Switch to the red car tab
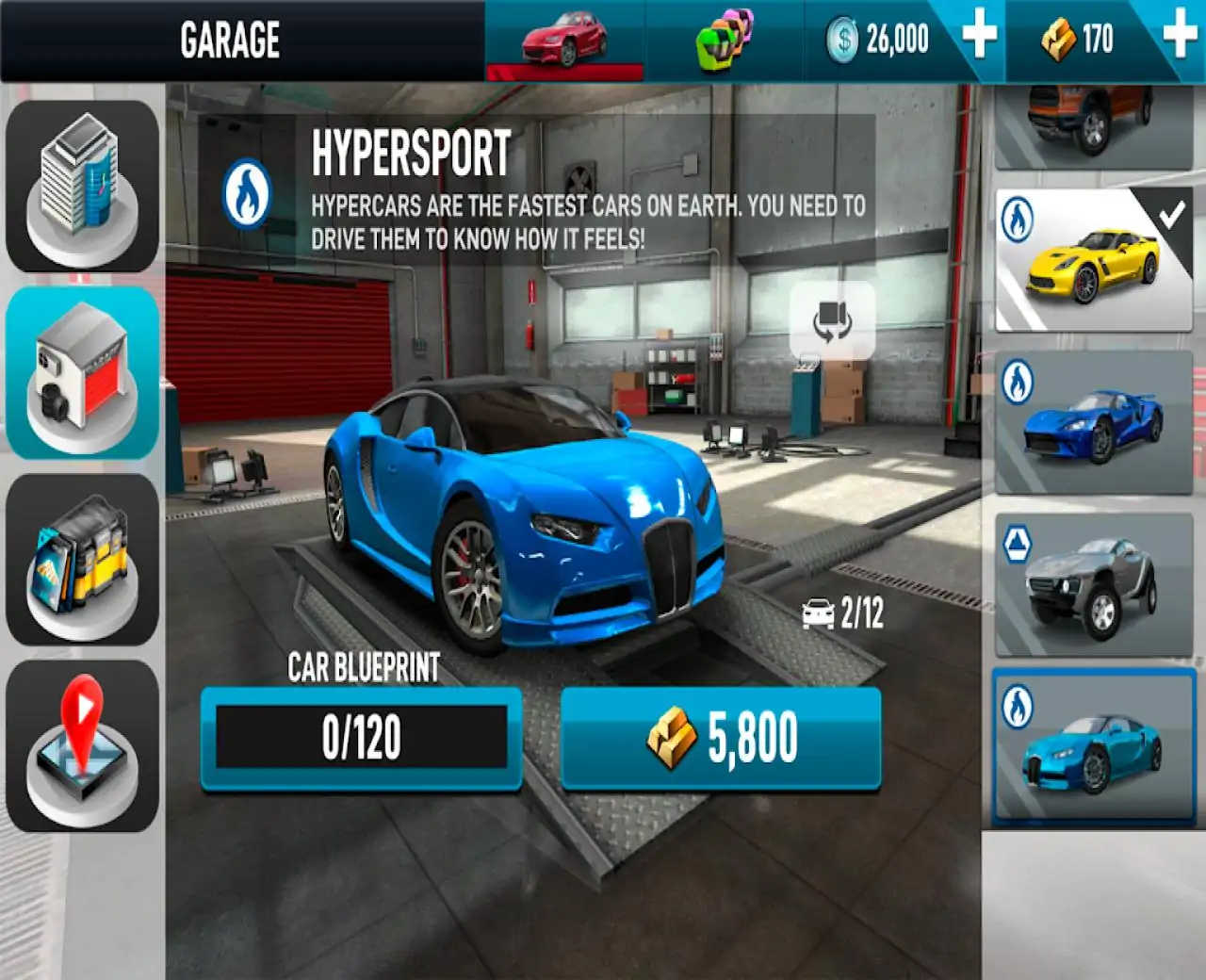The image size is (1206, 980). pyautogui.click(x=565, y=41)
